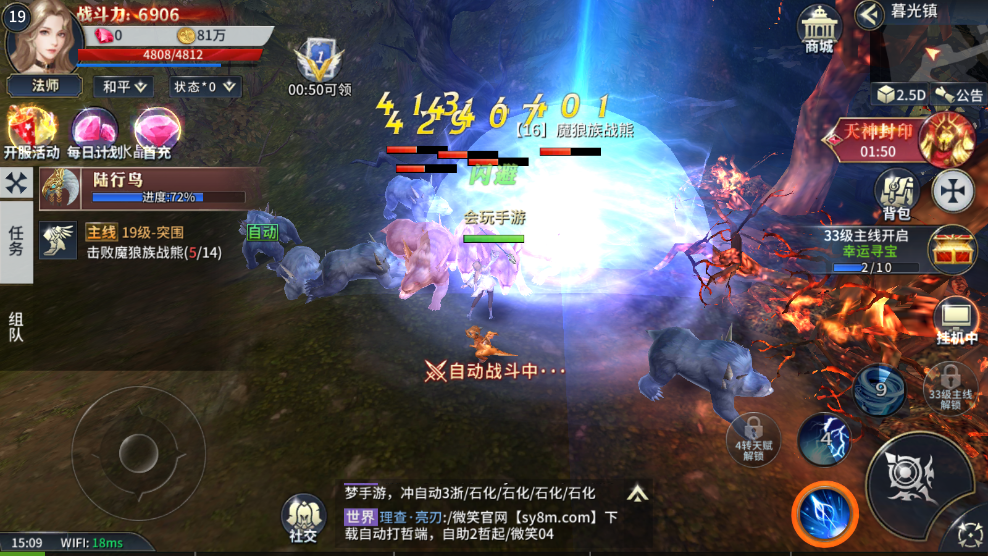
Task: Expand the chat box arrow
Action: click(x=637, y=492)
